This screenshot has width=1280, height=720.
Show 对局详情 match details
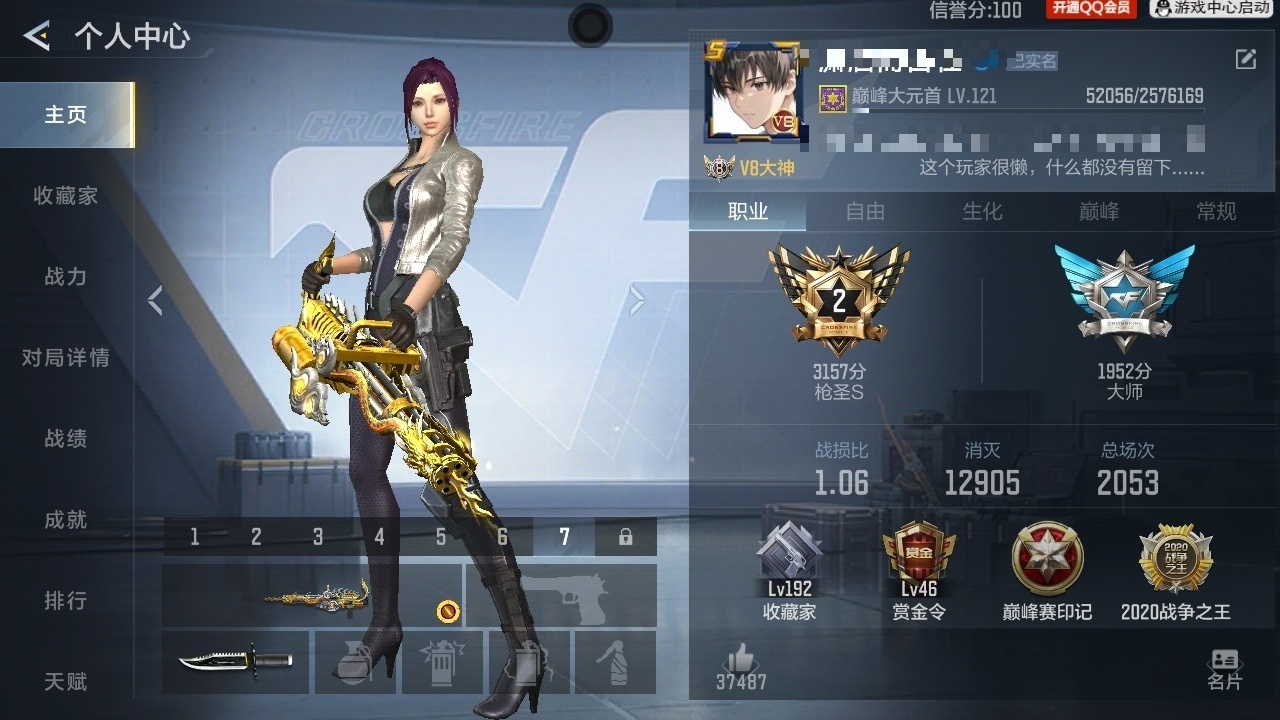66,358
